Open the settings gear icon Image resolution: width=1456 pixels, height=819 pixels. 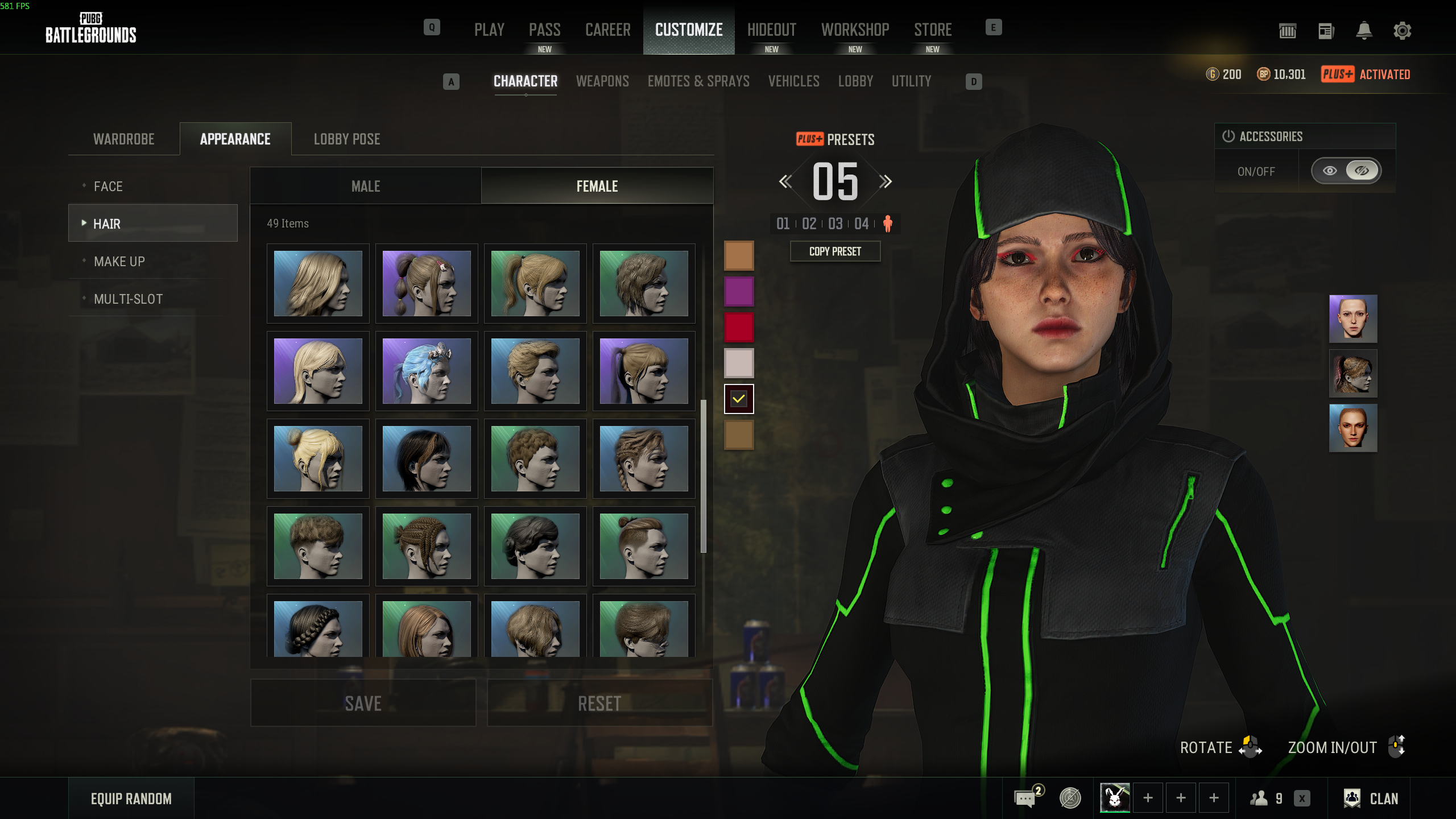pyautogui.click(x=1402, y=31)
